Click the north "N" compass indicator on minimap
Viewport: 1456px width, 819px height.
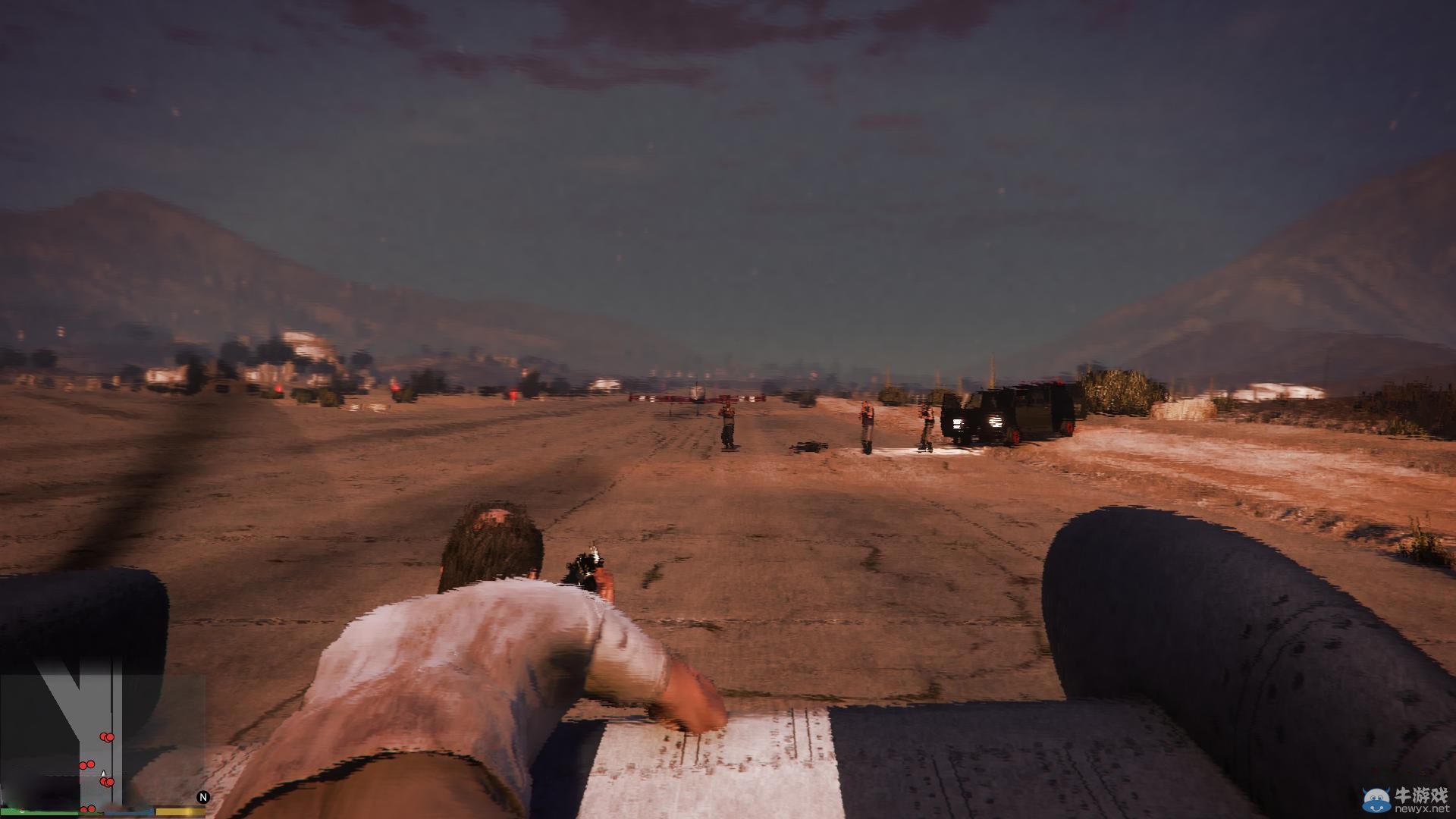click(x=203, y=797)
